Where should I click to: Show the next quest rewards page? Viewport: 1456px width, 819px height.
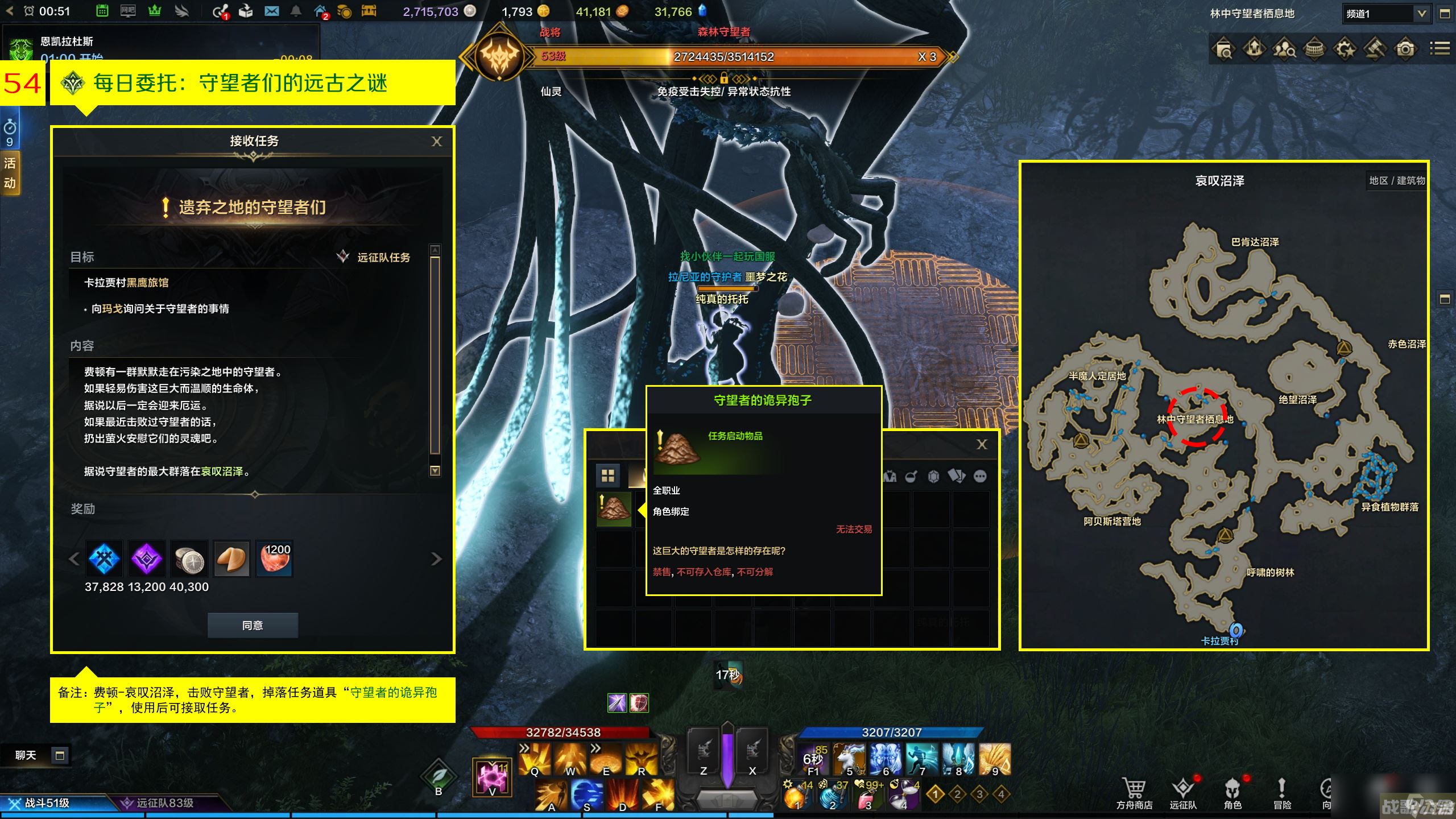(x=436, y=559)
